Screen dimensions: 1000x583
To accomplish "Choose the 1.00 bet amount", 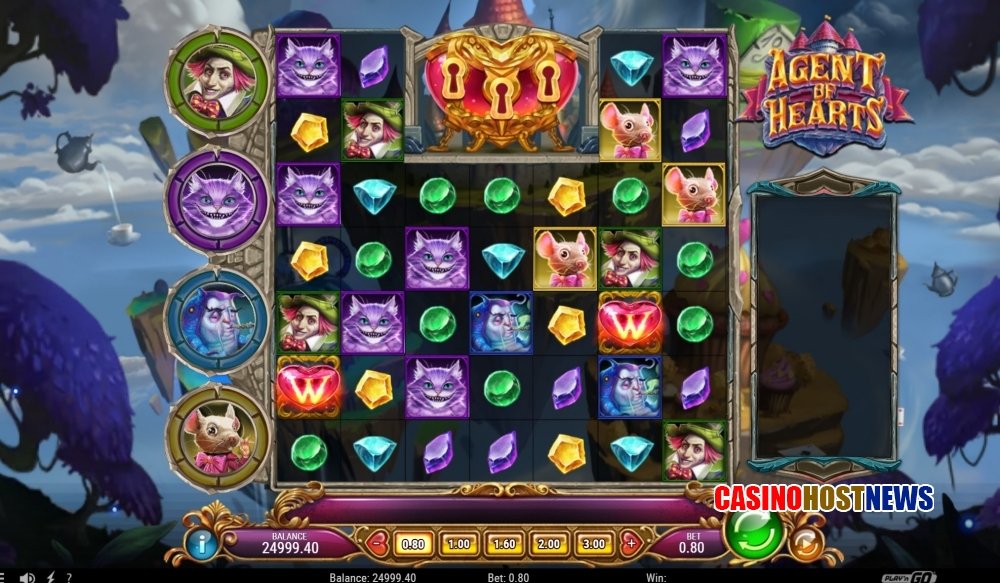I will pyautogui.click(x=458, y=544).
